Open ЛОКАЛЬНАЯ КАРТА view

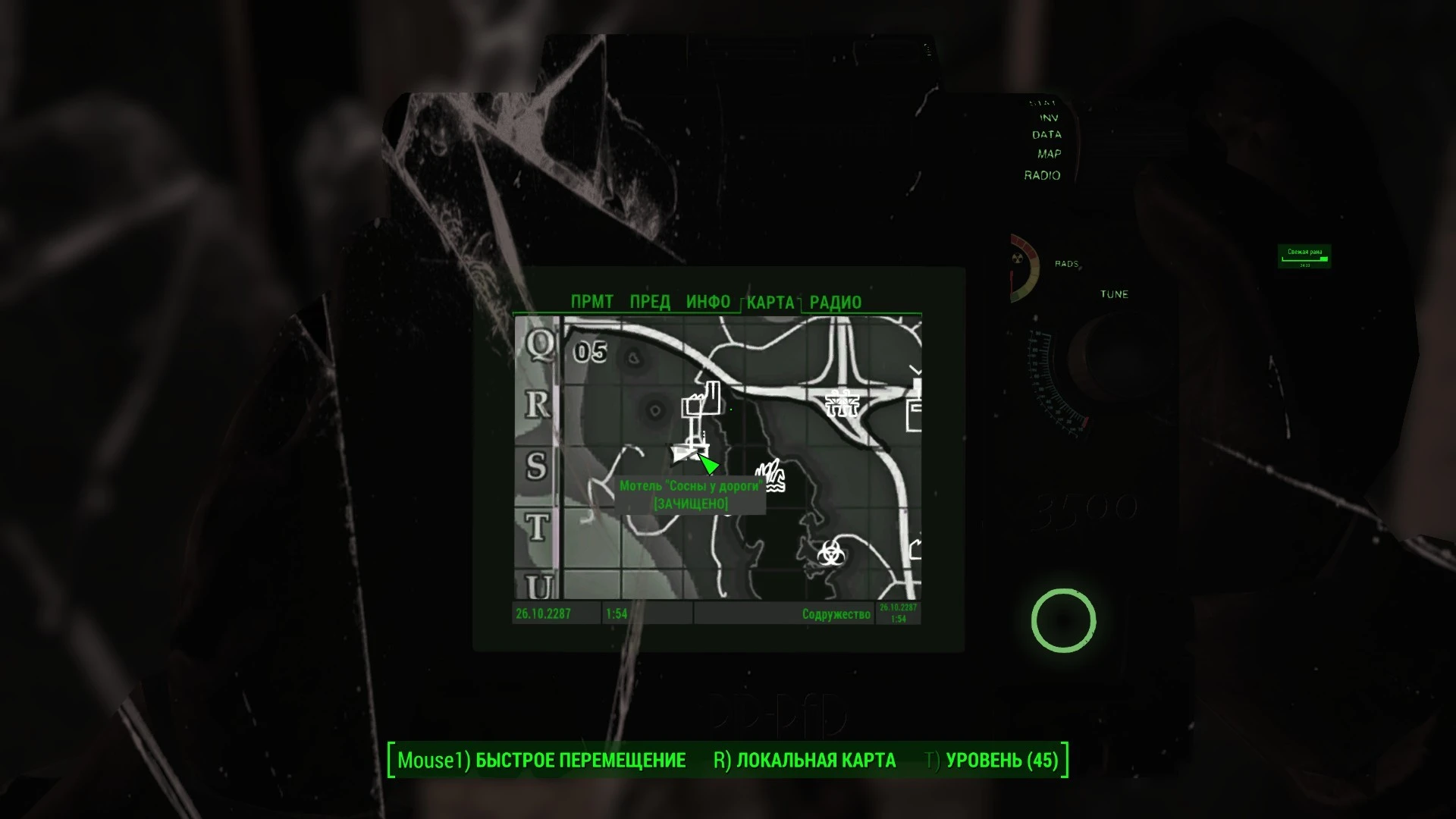click(815, 760)
